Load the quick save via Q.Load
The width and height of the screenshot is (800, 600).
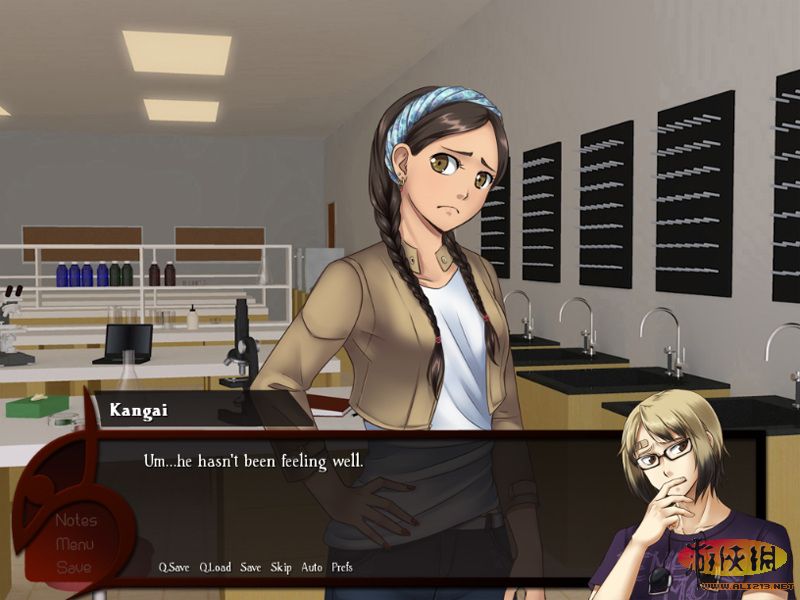(215, 567)
